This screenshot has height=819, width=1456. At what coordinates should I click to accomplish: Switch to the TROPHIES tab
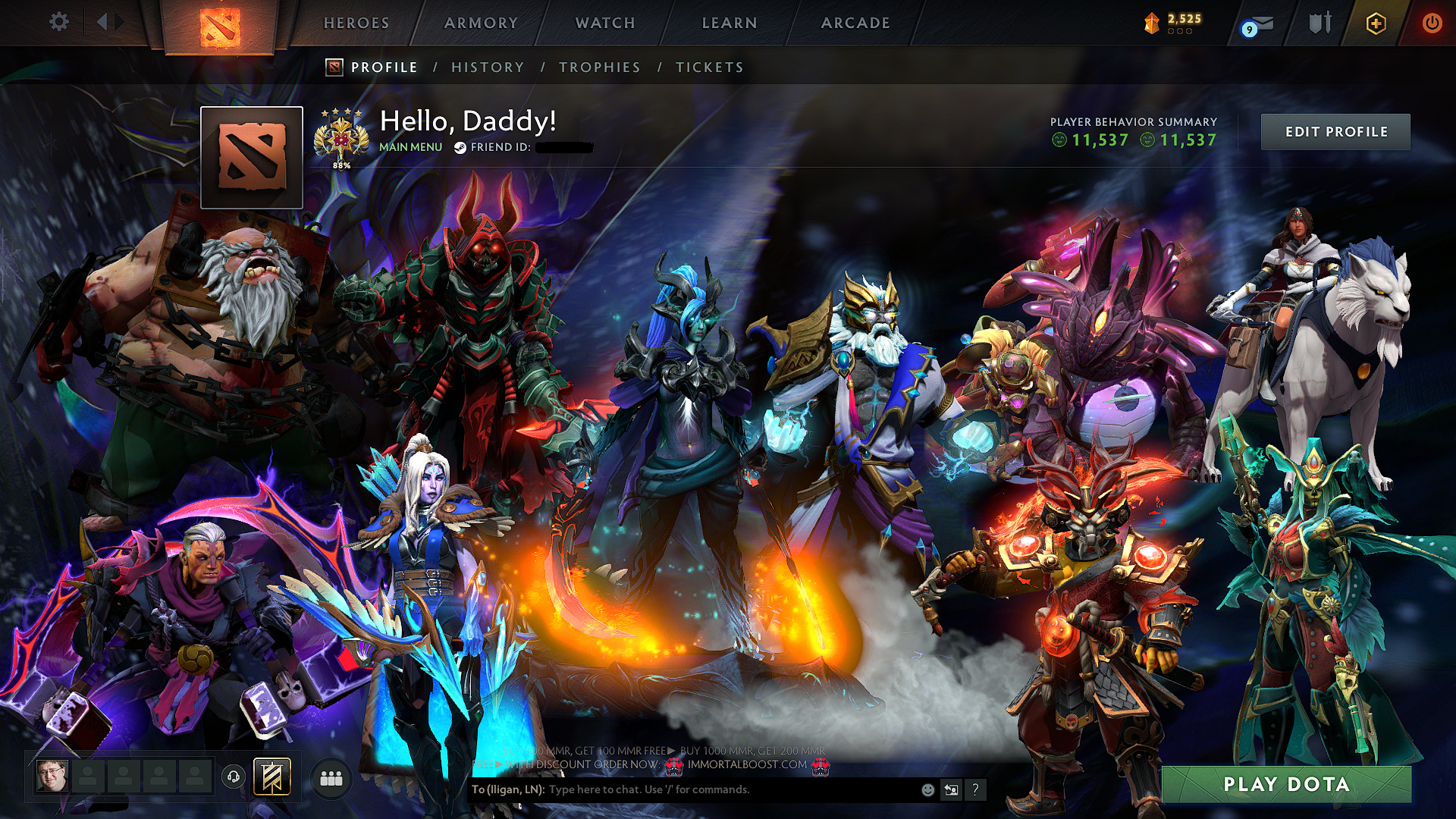[x=599, y=67]
